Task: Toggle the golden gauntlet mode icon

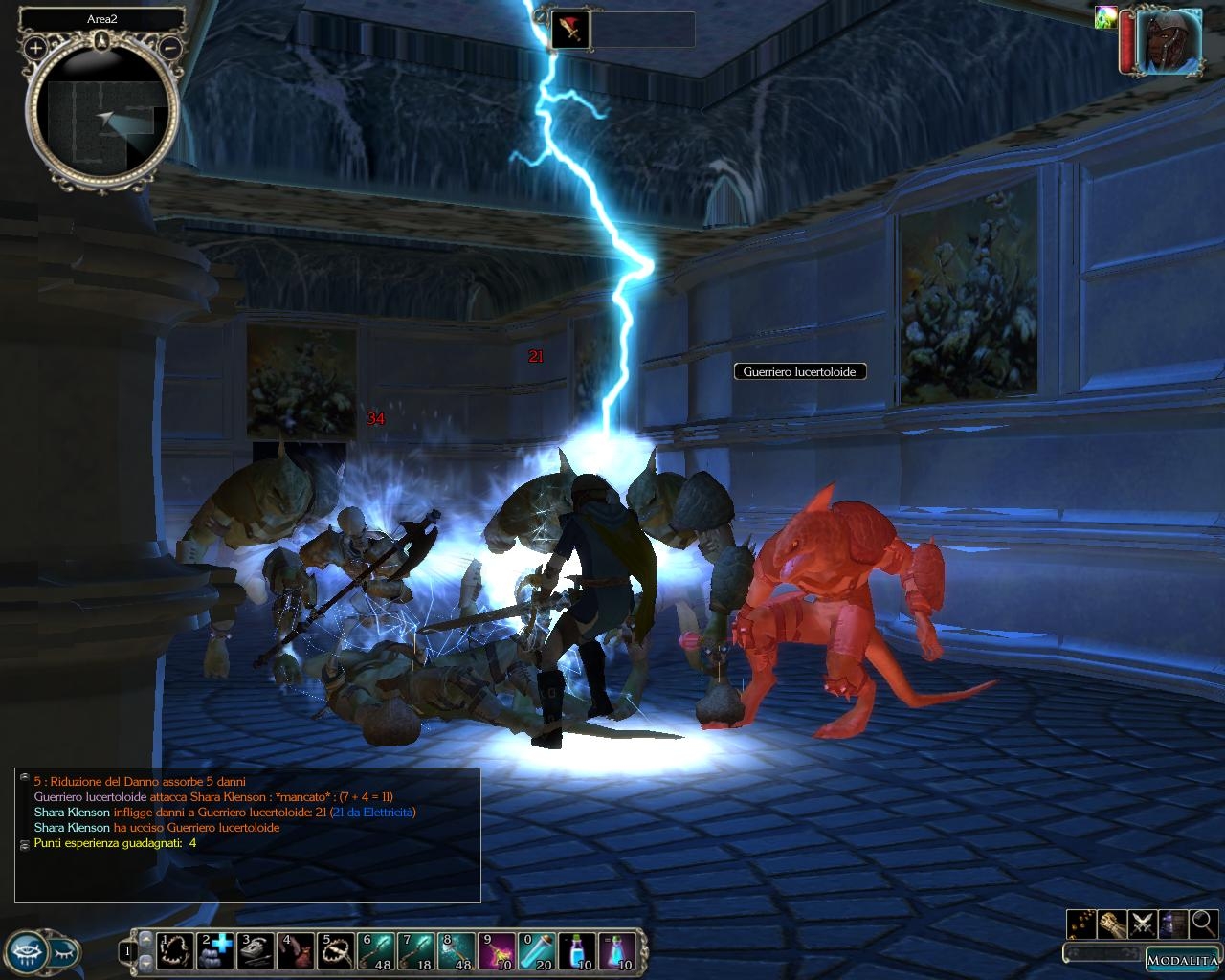Action: coord(1111,924)
